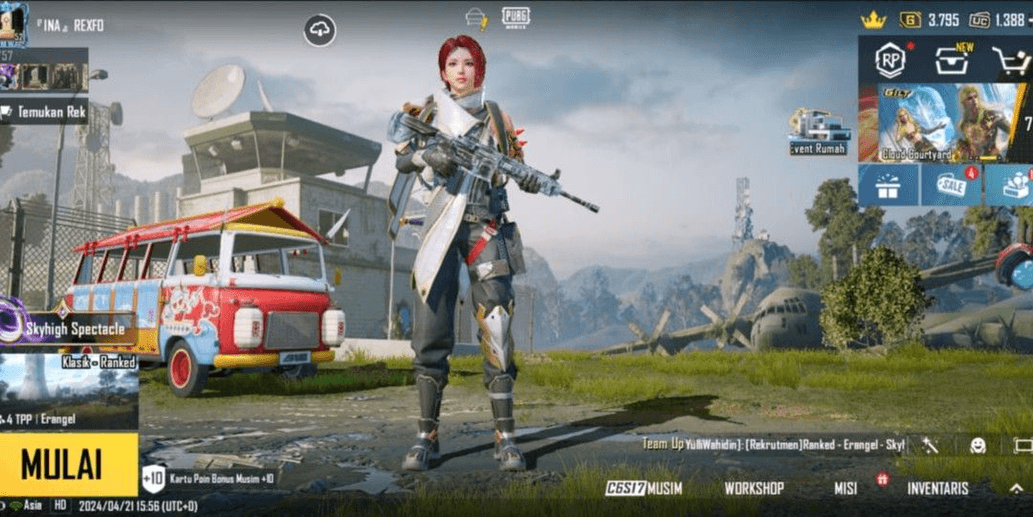Screen dimensions: 1033x517
Task: Open the Event Rumah house icon
Action: click(x=818, y=132)
